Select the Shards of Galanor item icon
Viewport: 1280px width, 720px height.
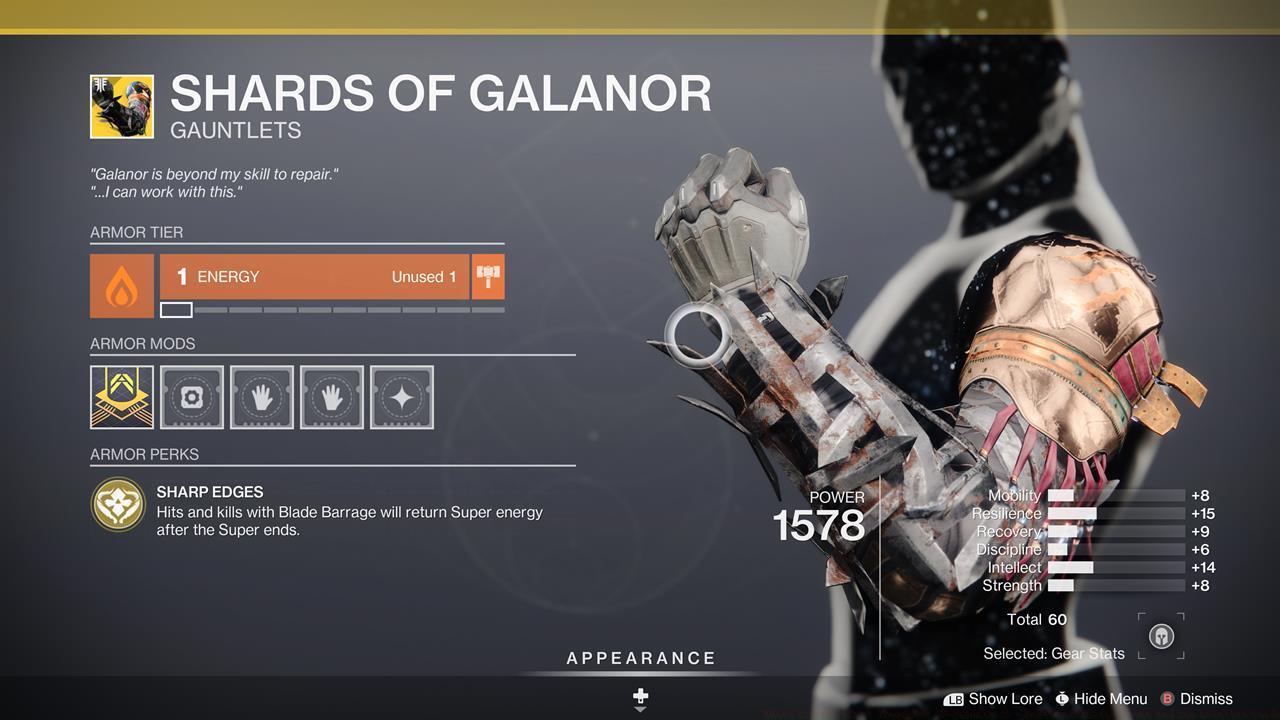122,106
